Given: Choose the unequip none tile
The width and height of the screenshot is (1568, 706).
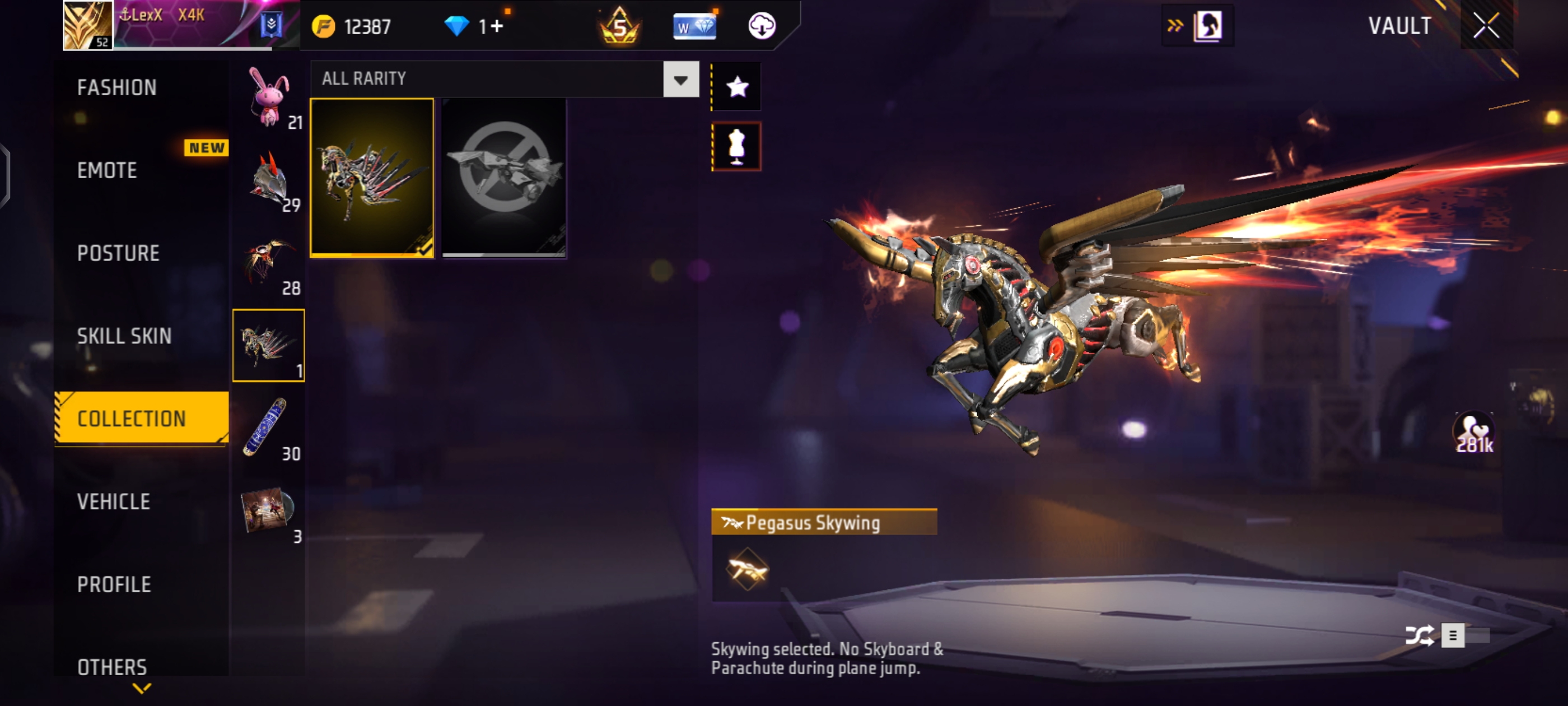Looking at the screenshot, I should (x=504, y=178).
